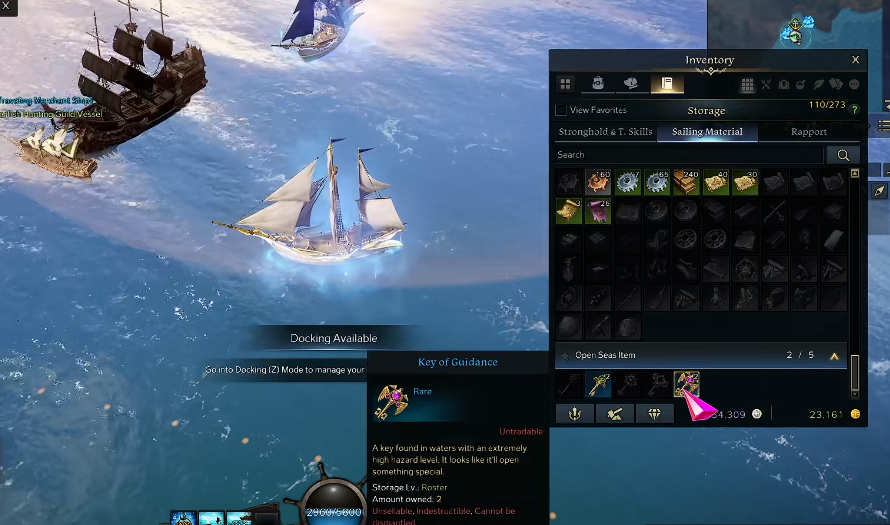Image resolution: width=890 pixels, height=525 pixels.
Task: Click the hammer button at inventory bottom
Action: tap(614, 414)
